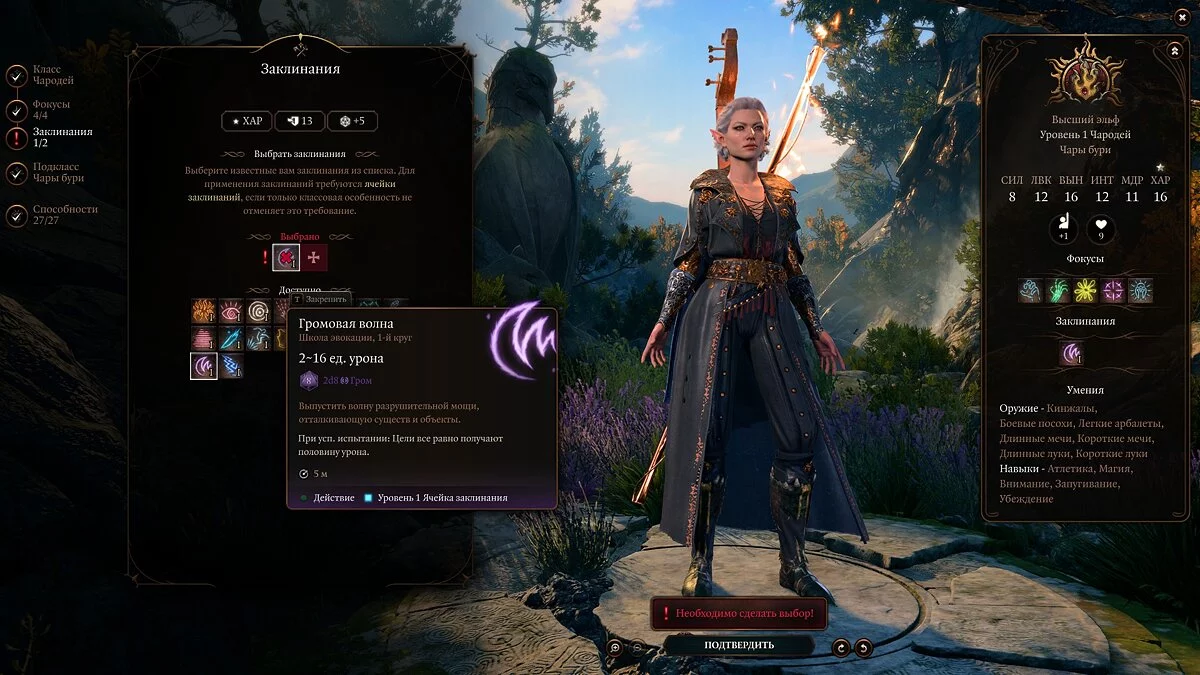Image resolution: width=1200 pixels, height=675 pixels.
Task: Go to the Фокусы 4/4 step
Action: [x=17, y=110]
